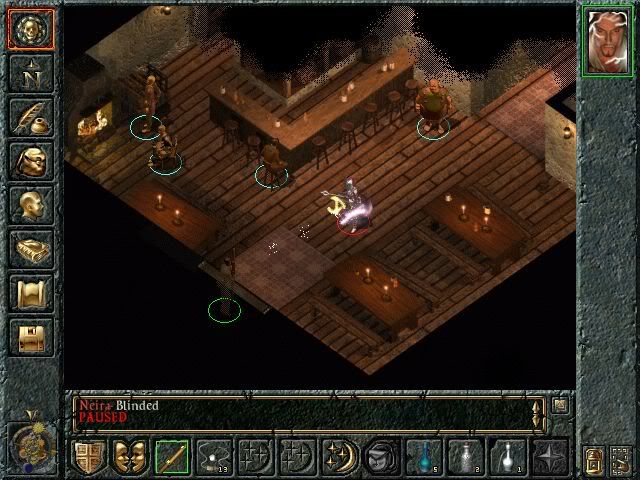Show the character record with the bust icon

point(30,205)
